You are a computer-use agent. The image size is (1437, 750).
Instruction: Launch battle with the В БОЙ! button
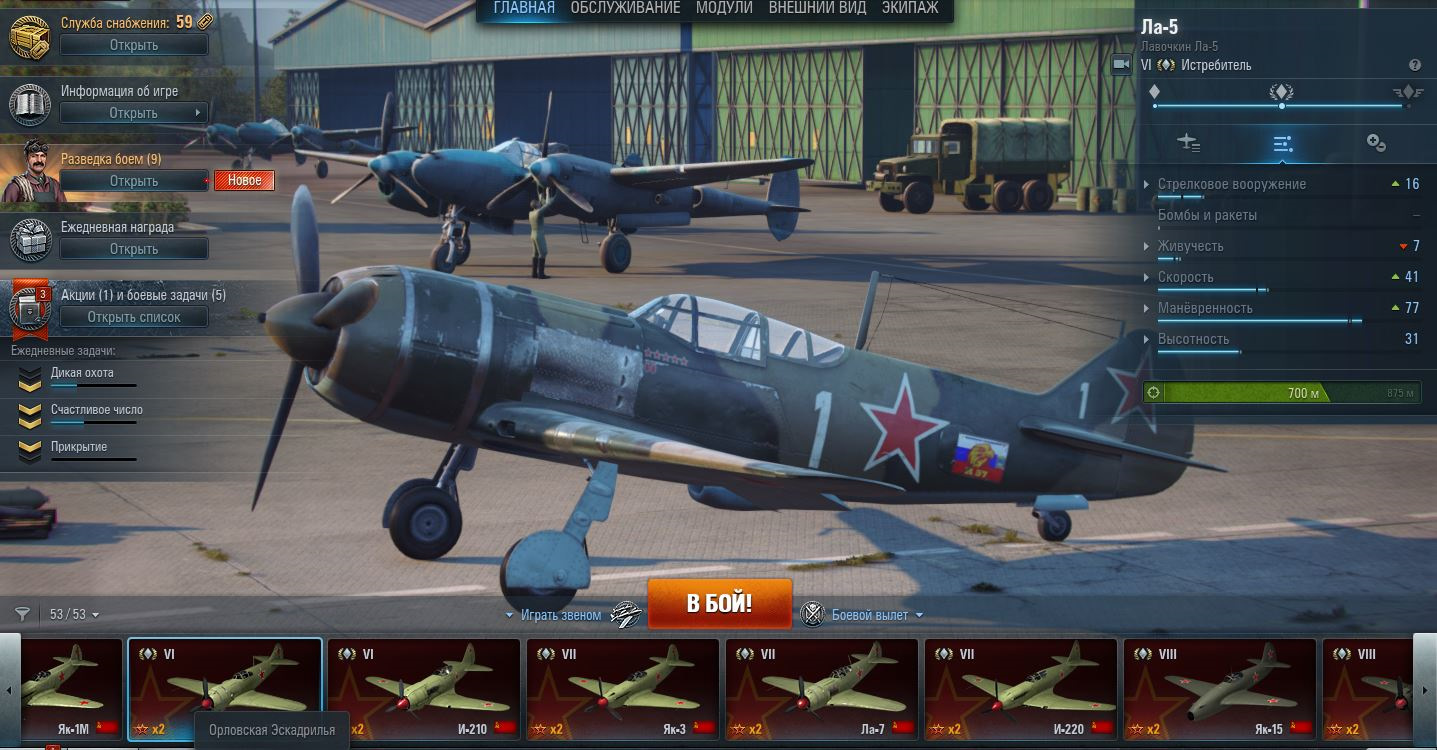[x=719, y=604]
